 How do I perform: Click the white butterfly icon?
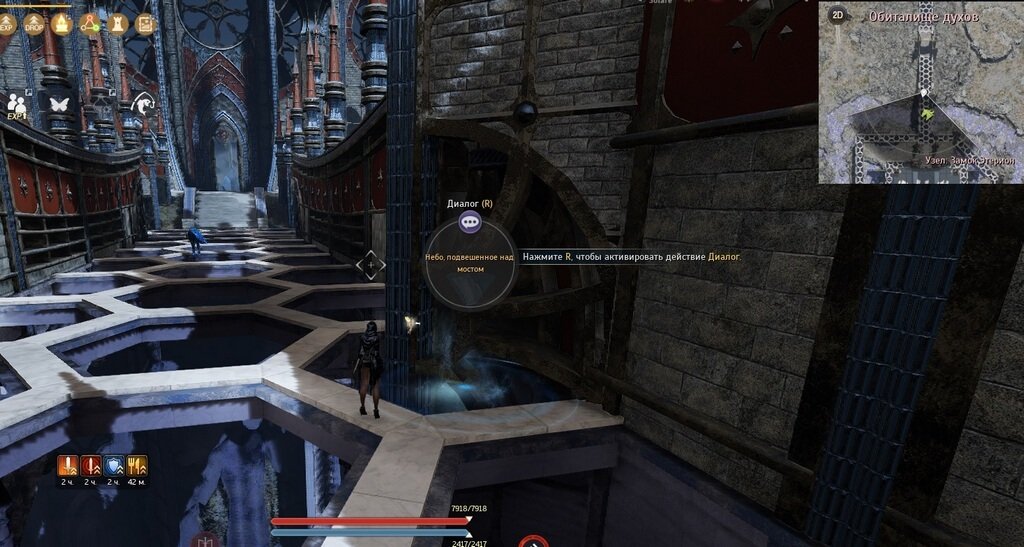[58, 104]
